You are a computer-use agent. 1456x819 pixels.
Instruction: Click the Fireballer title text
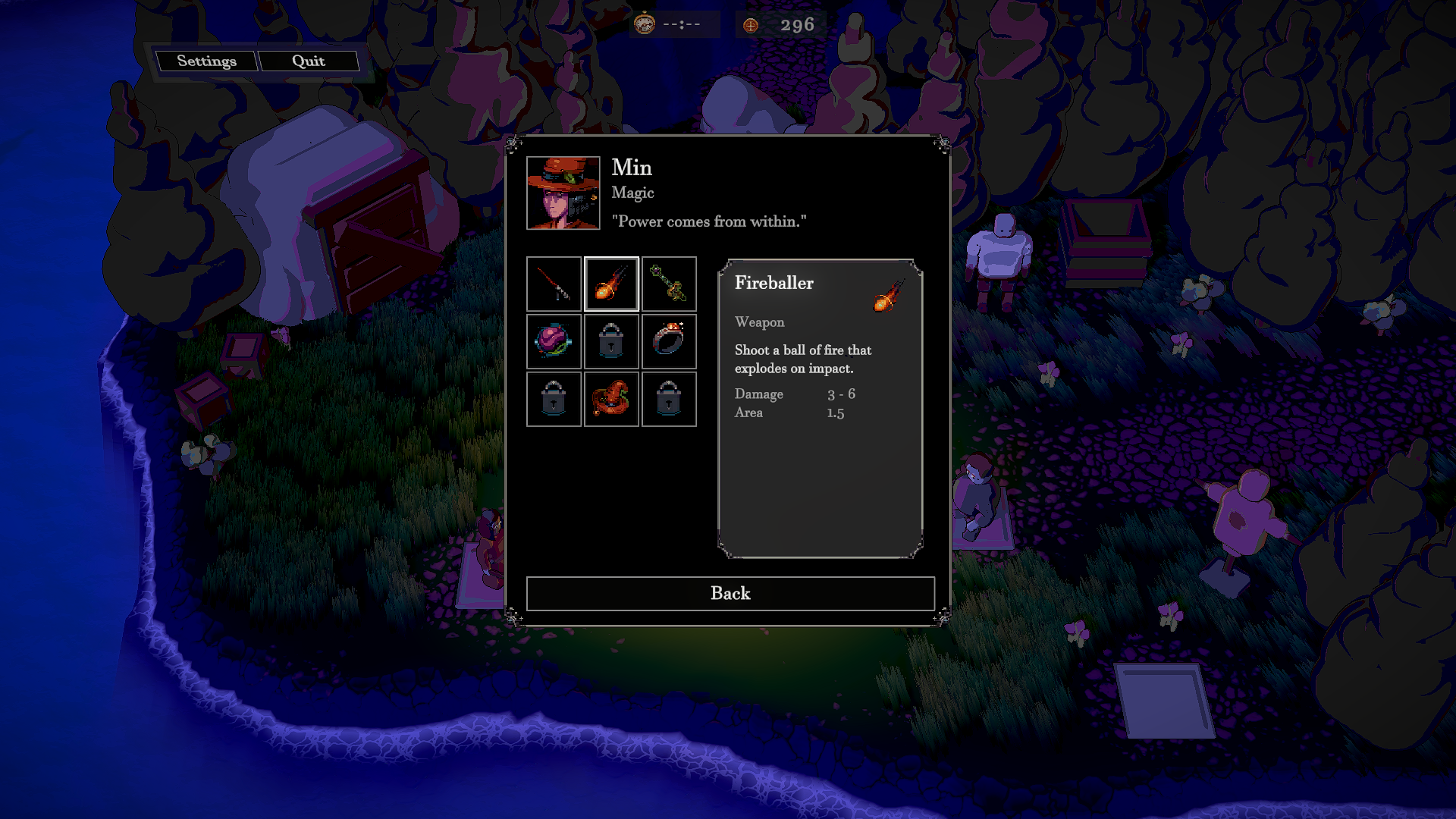pyautogui.click(x=773, y=284)
